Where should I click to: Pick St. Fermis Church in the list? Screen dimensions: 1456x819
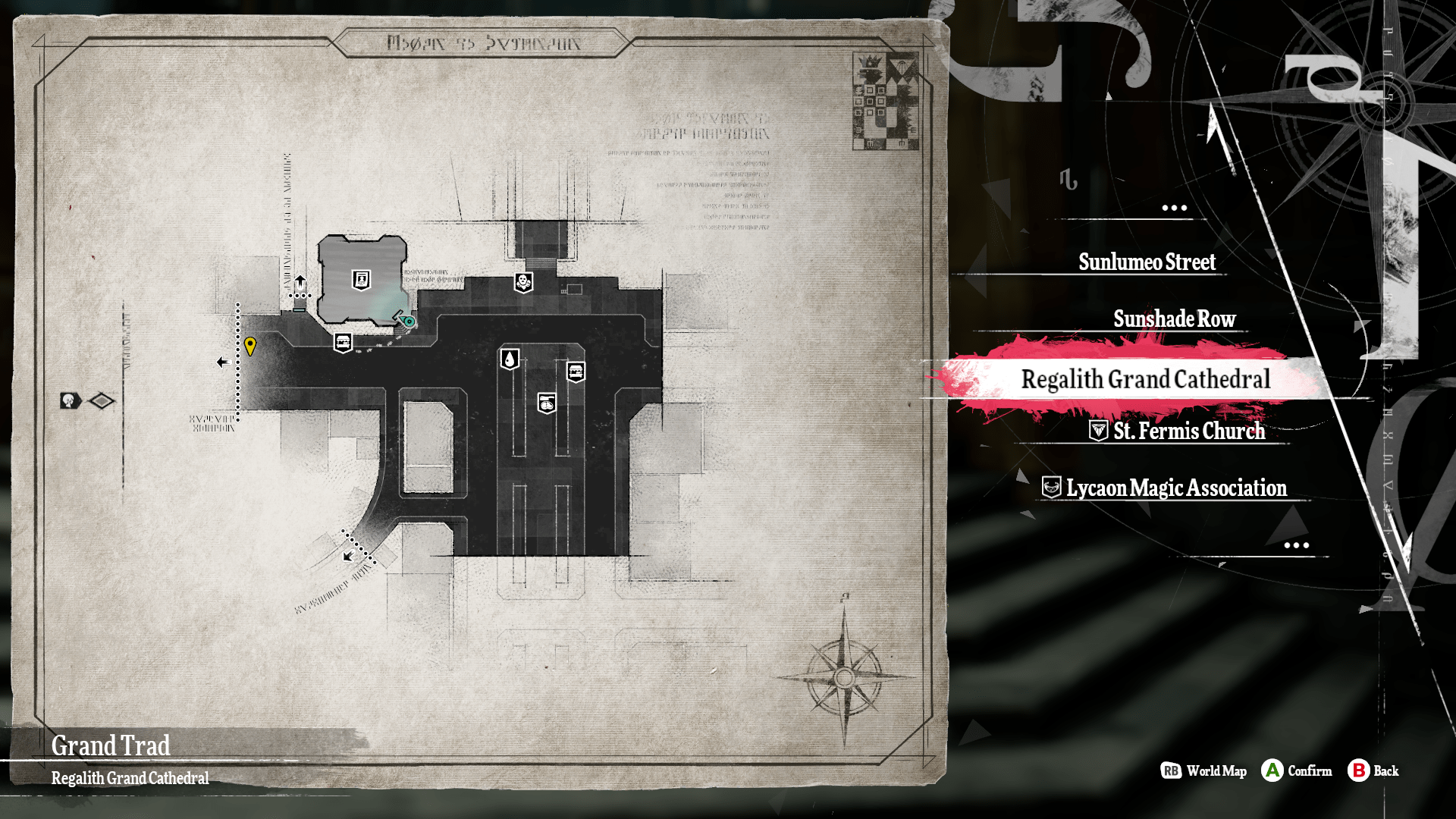[x=1188, y=431]
